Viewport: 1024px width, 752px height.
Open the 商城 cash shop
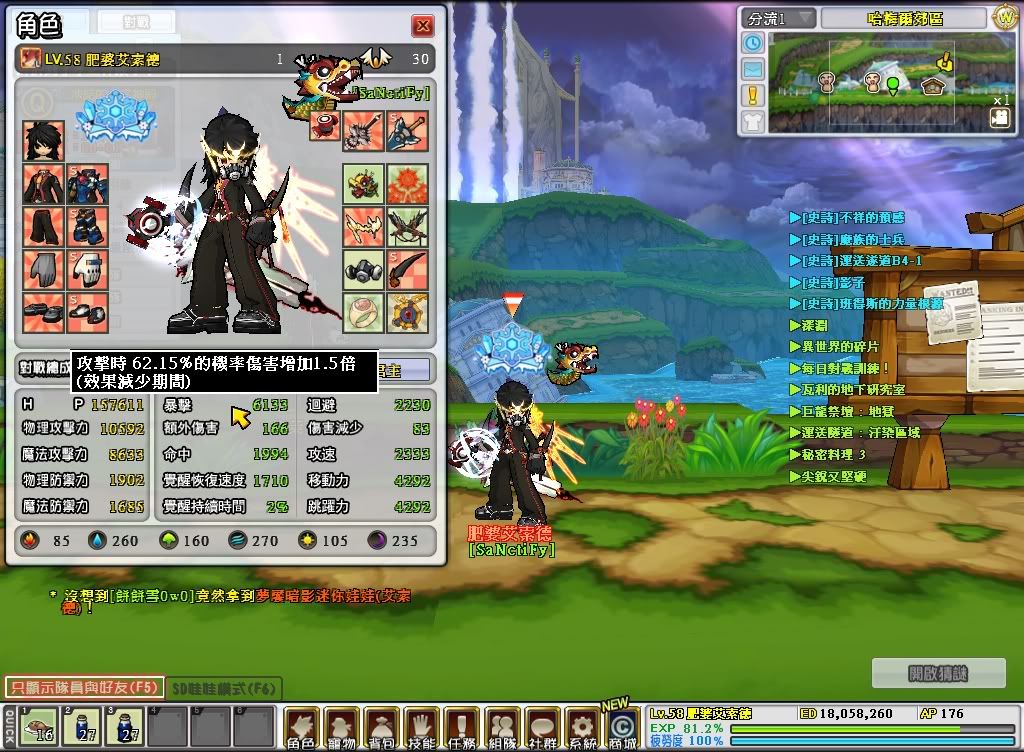click(622, 728)
